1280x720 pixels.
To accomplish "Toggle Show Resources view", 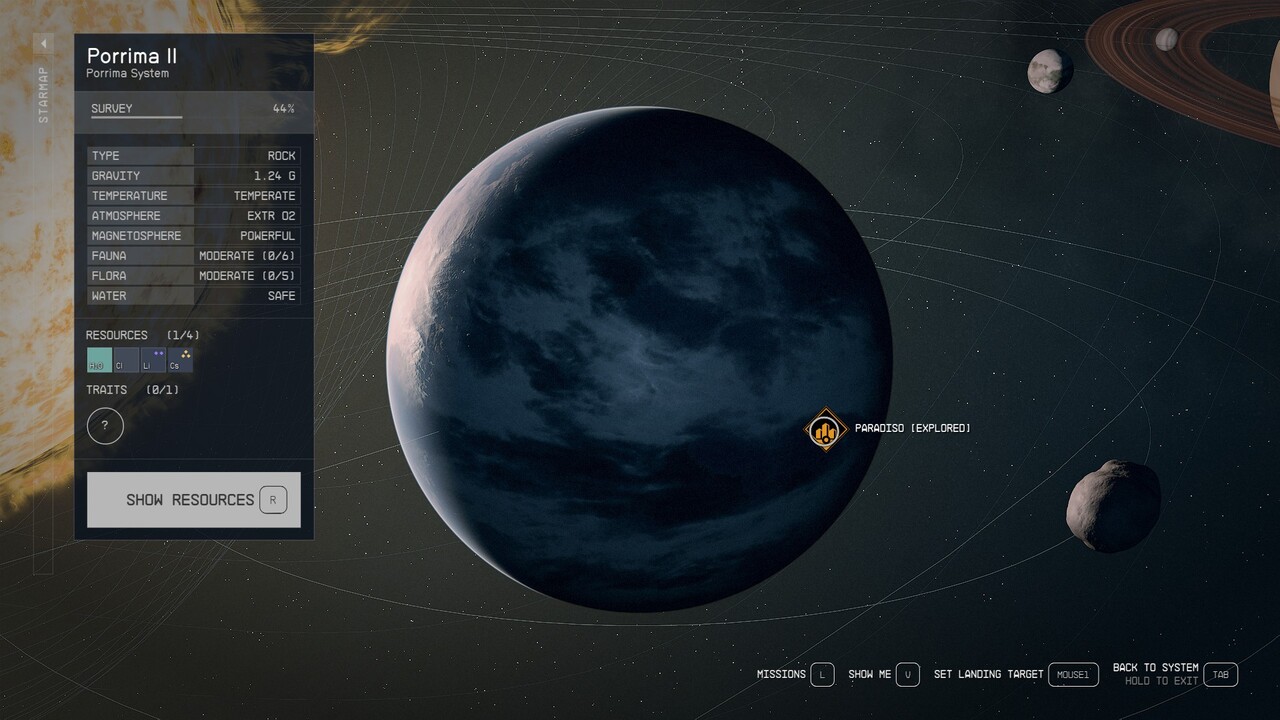I will (x=193, y=499).
